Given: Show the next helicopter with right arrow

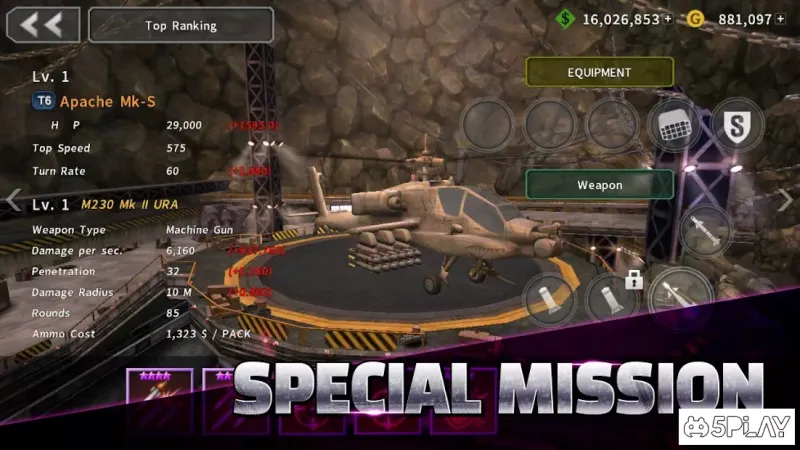Looking at the screenshot, I should point(785,200).
